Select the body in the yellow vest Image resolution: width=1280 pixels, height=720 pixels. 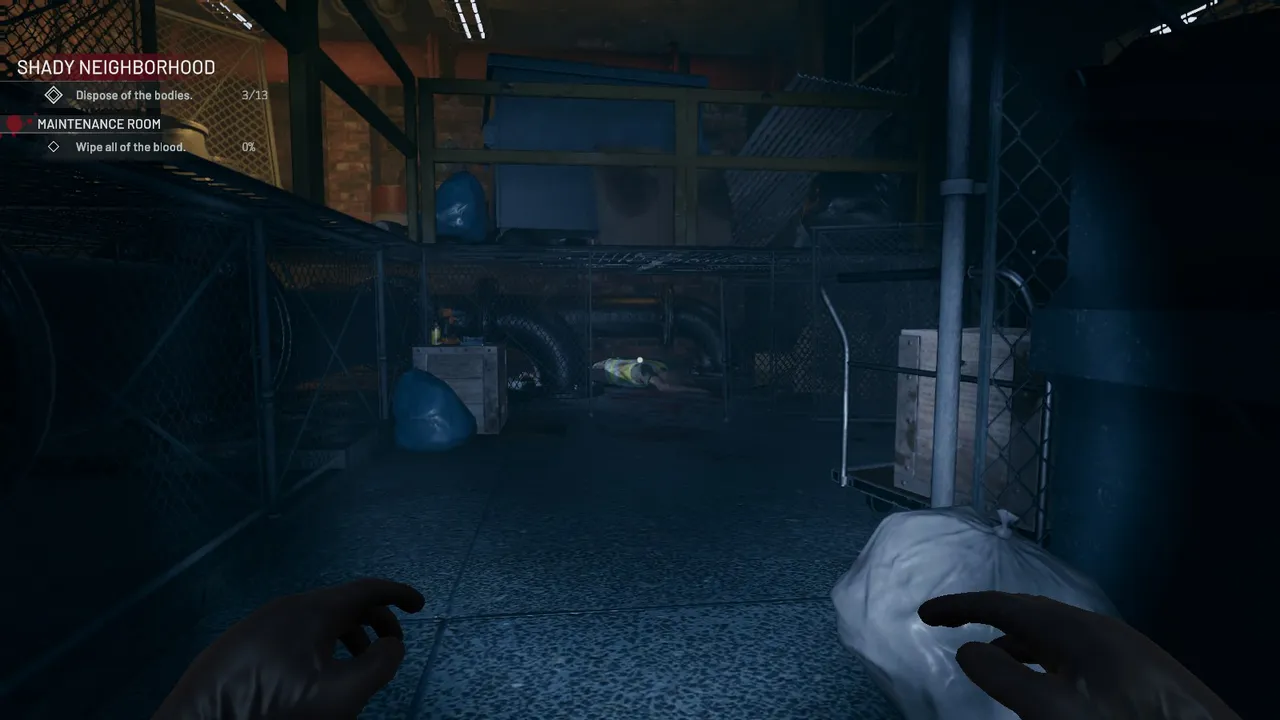coord(630,372)
